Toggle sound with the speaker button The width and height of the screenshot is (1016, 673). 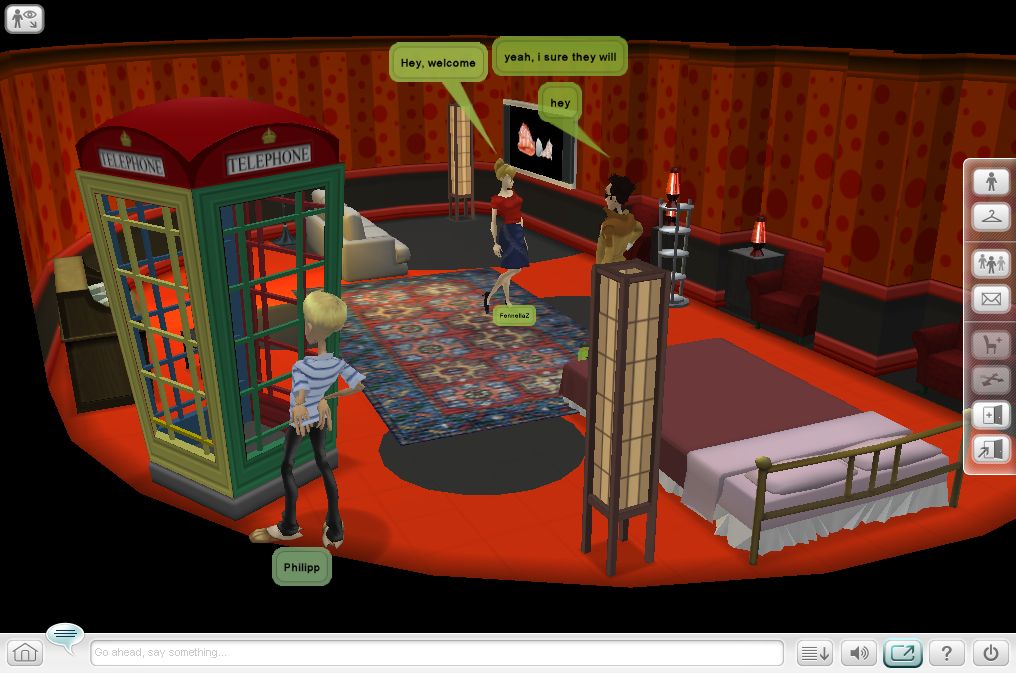[859, 653]
